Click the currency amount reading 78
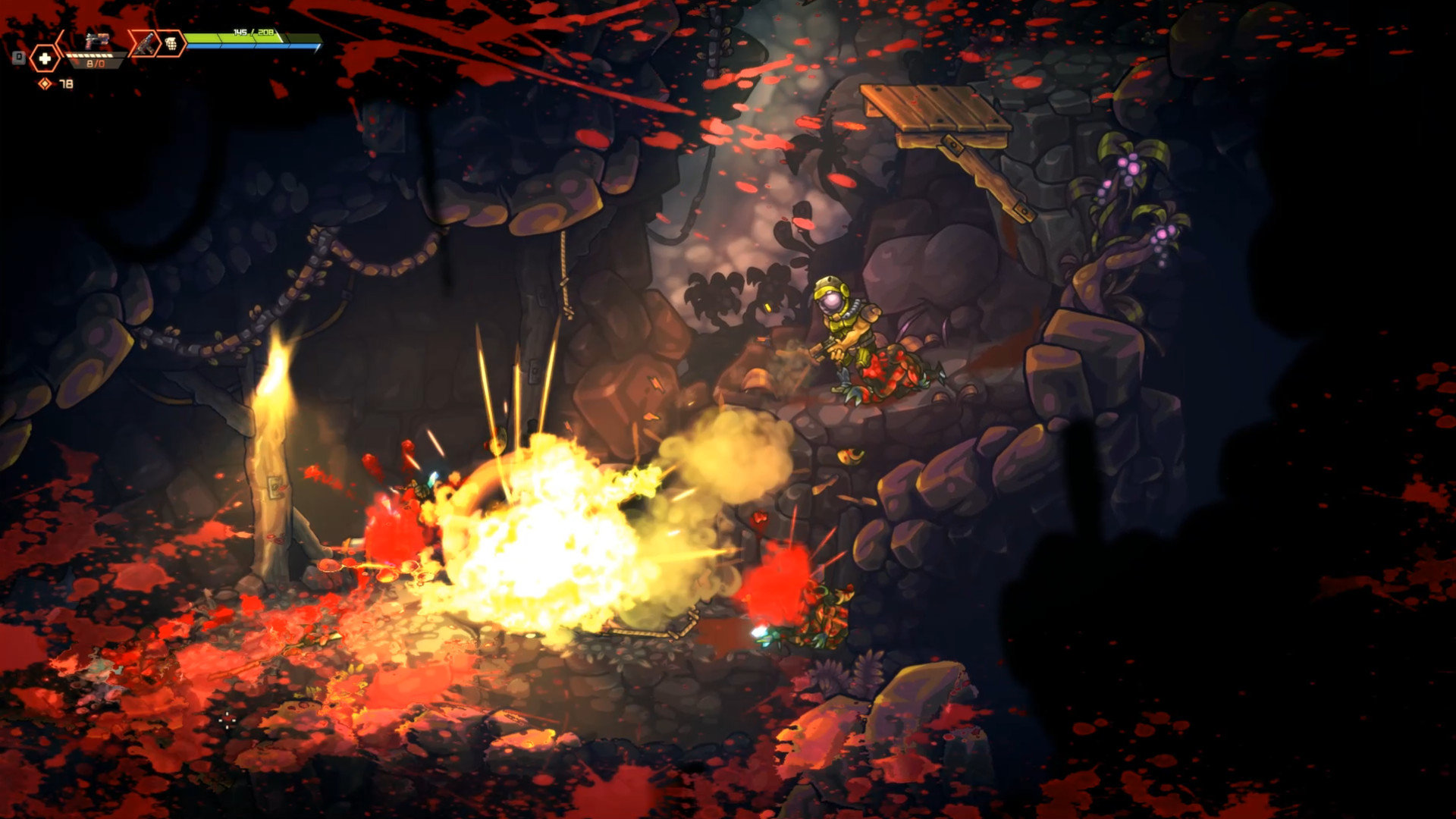The image size is (1456, 819). pyautogui.click(x=67, y=83)
